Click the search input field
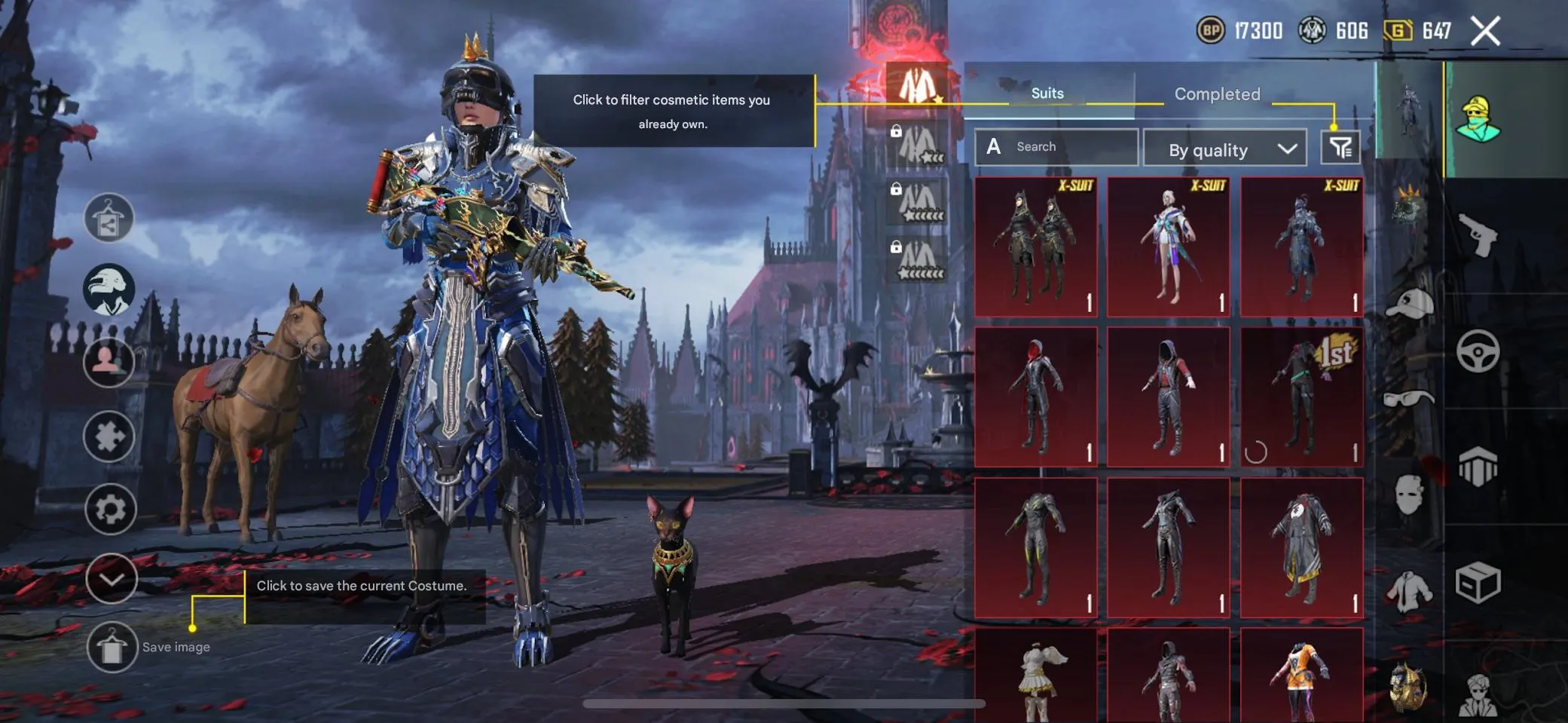Image resolution: width=1568 pixels, height=723 pixels. click(x=1070, y=146)
